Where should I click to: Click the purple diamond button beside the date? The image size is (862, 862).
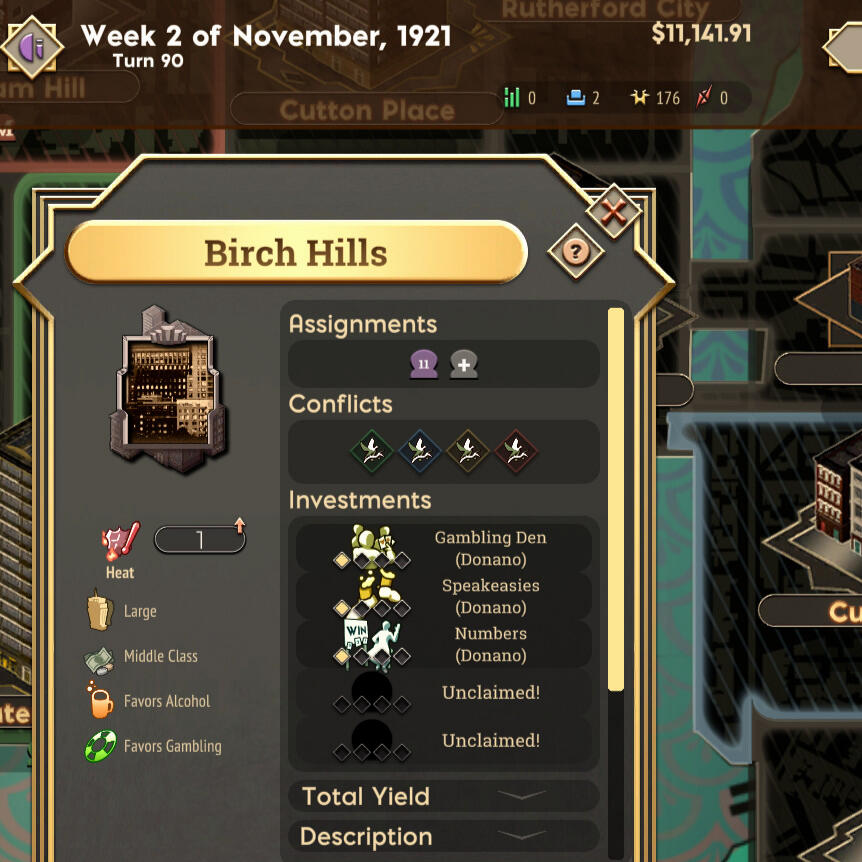33,45
